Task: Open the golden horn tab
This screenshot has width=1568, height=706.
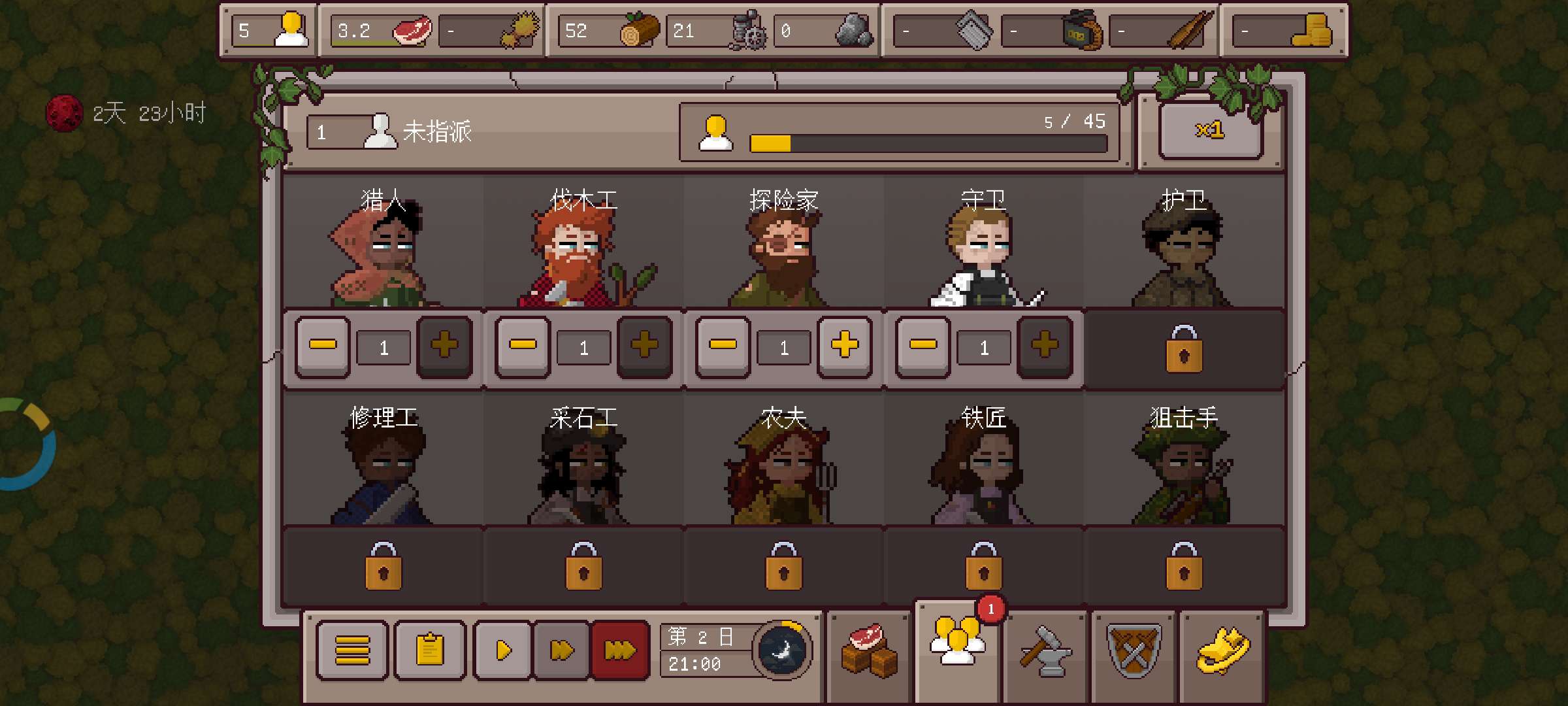Action: [x=1223, y=650]
